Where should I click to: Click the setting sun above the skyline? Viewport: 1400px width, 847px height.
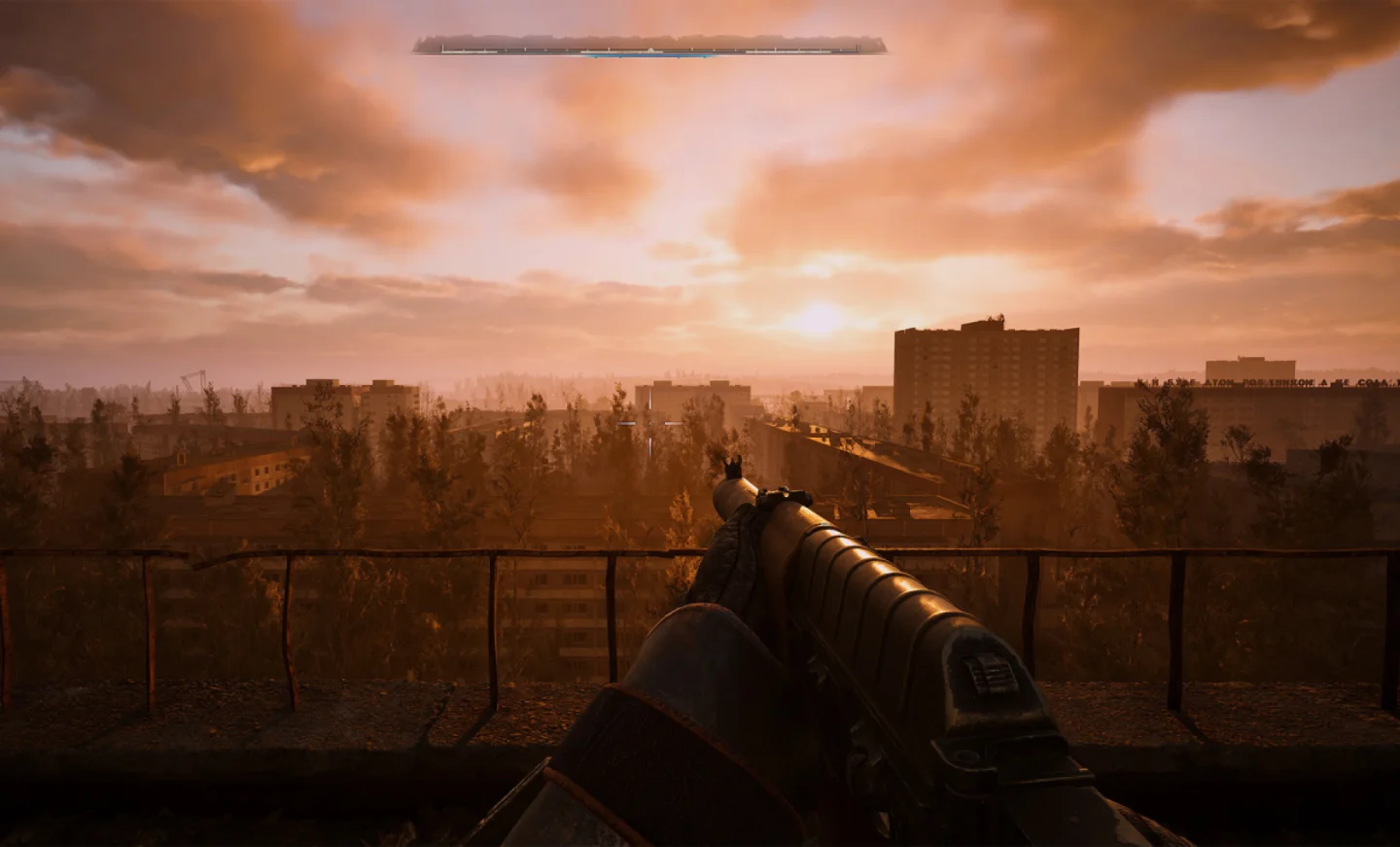point(817,321)
